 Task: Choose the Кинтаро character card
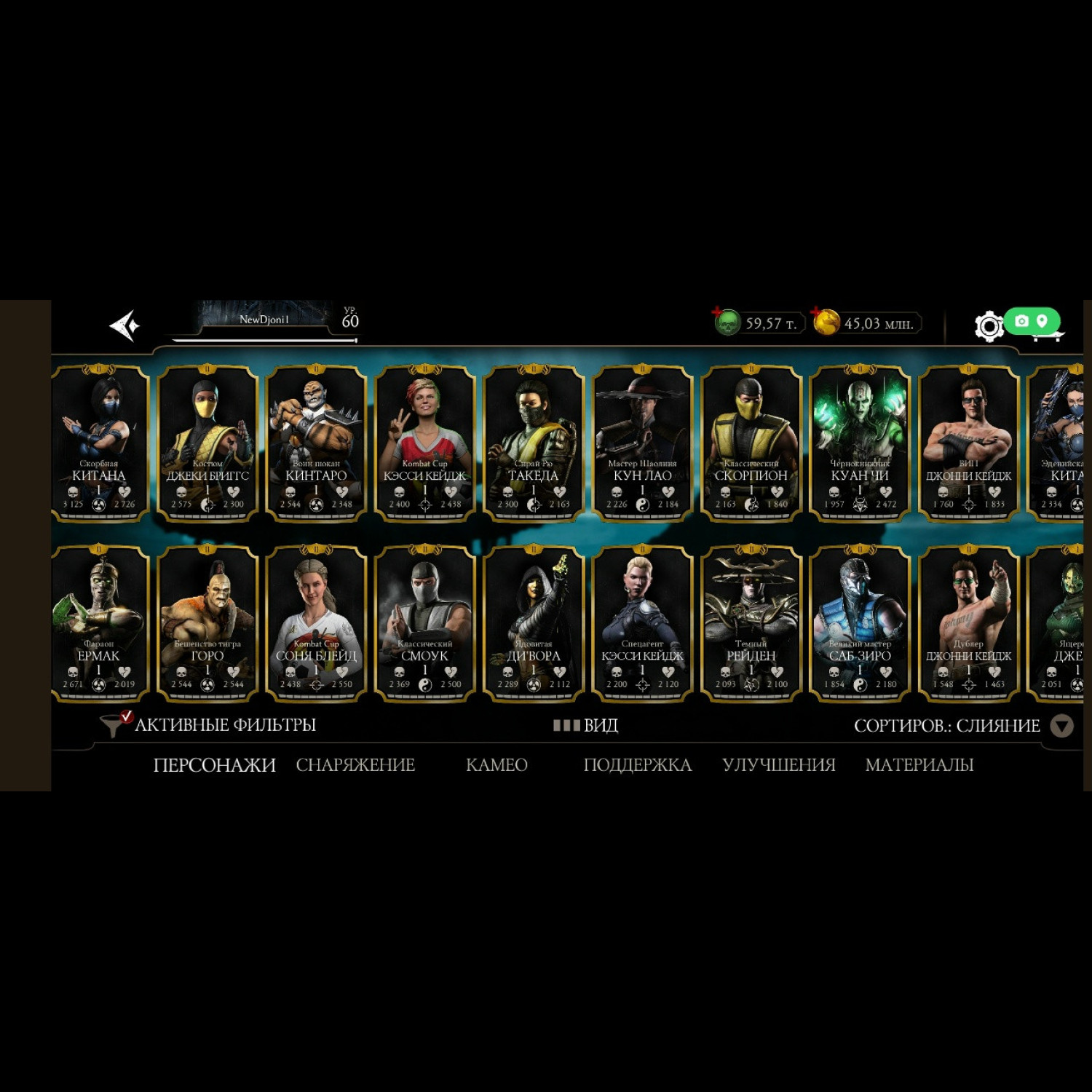(x=316, y=443)
